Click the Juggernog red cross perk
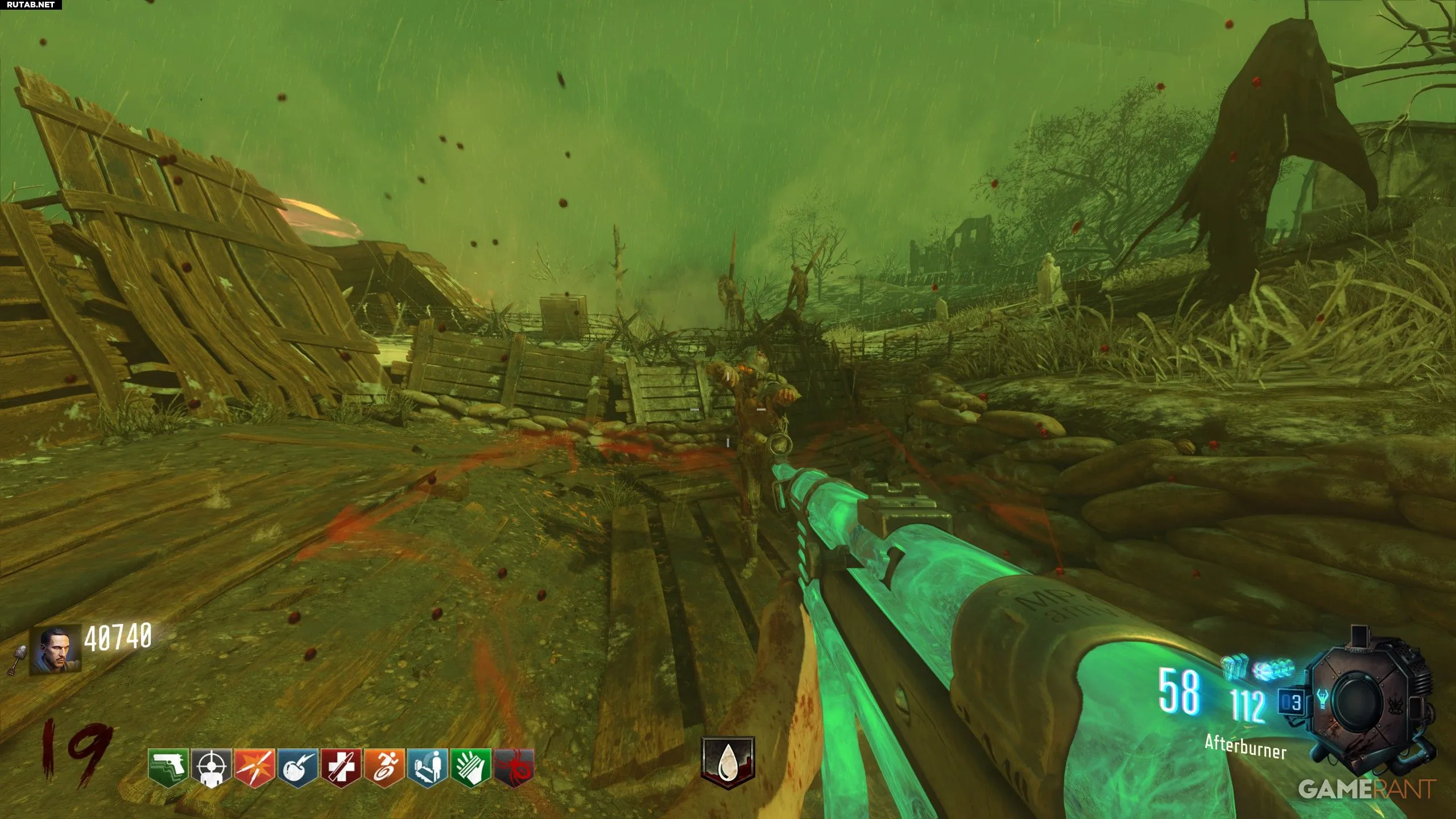The width and height of the screenshot is (1456, 819). pyautogui.click(x=341, y=768)
